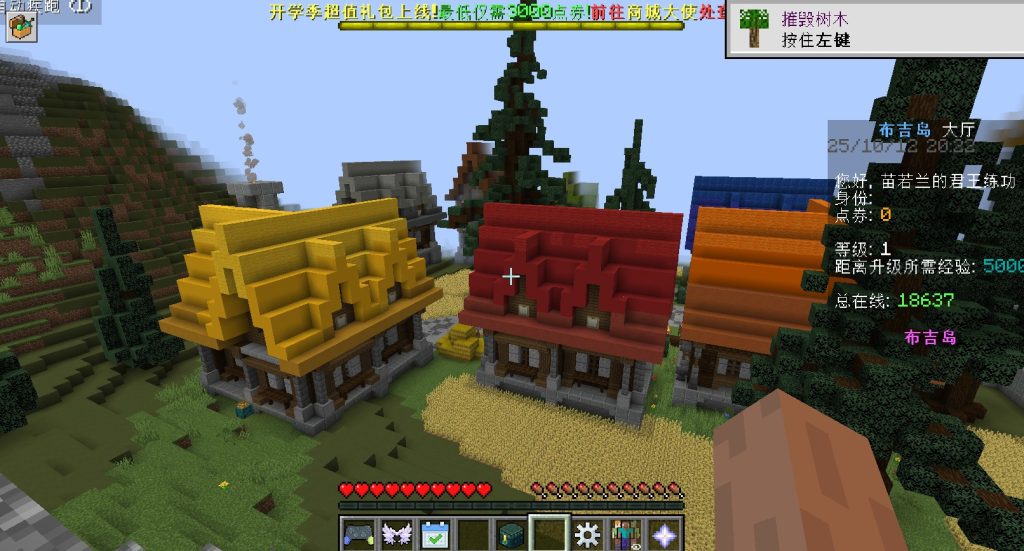Select the glowing star hotbar item
This screenshot has height=551, width=1024.
tap(663, 534)
